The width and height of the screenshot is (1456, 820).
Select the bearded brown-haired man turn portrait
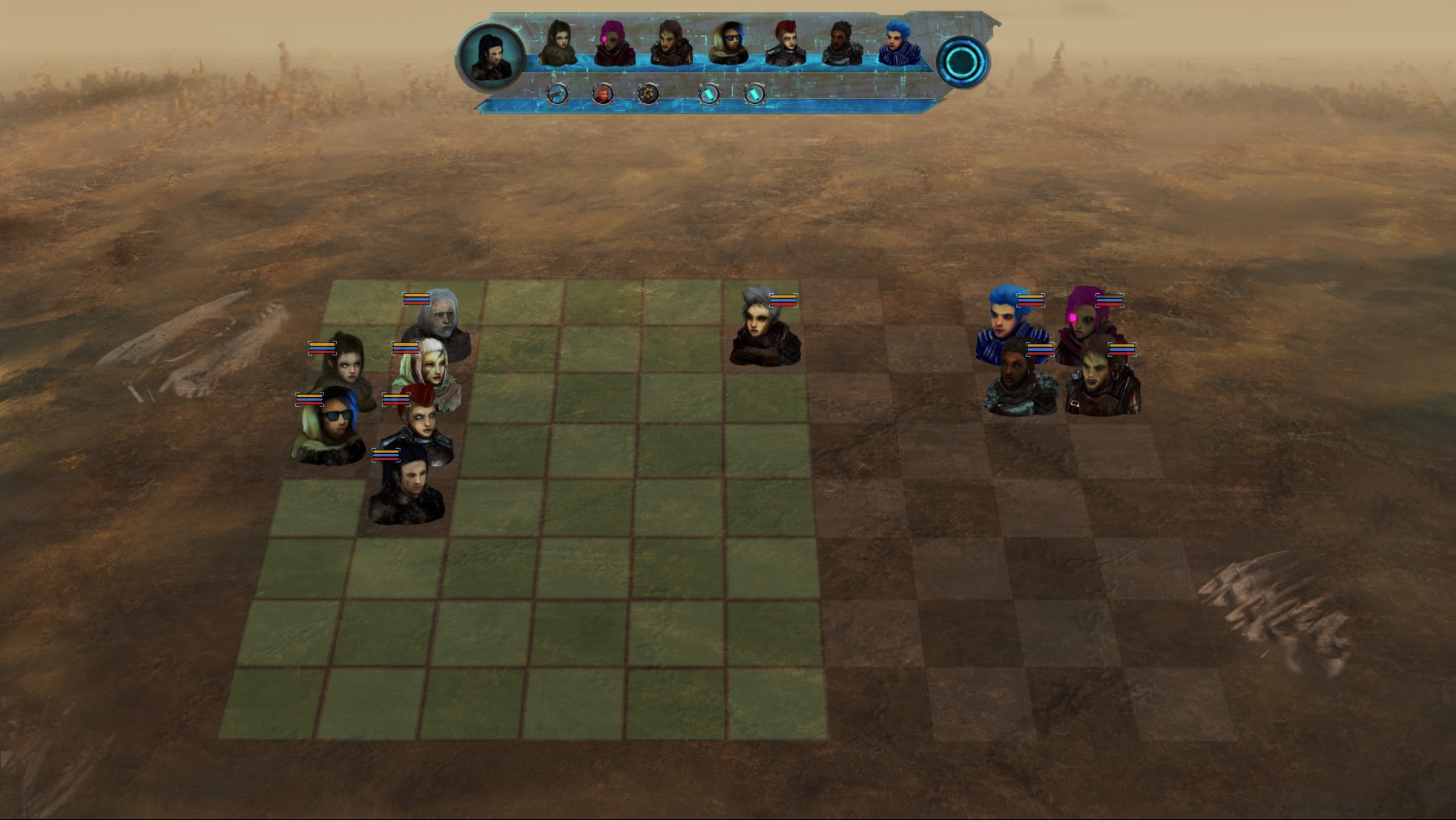pos(671,43)
